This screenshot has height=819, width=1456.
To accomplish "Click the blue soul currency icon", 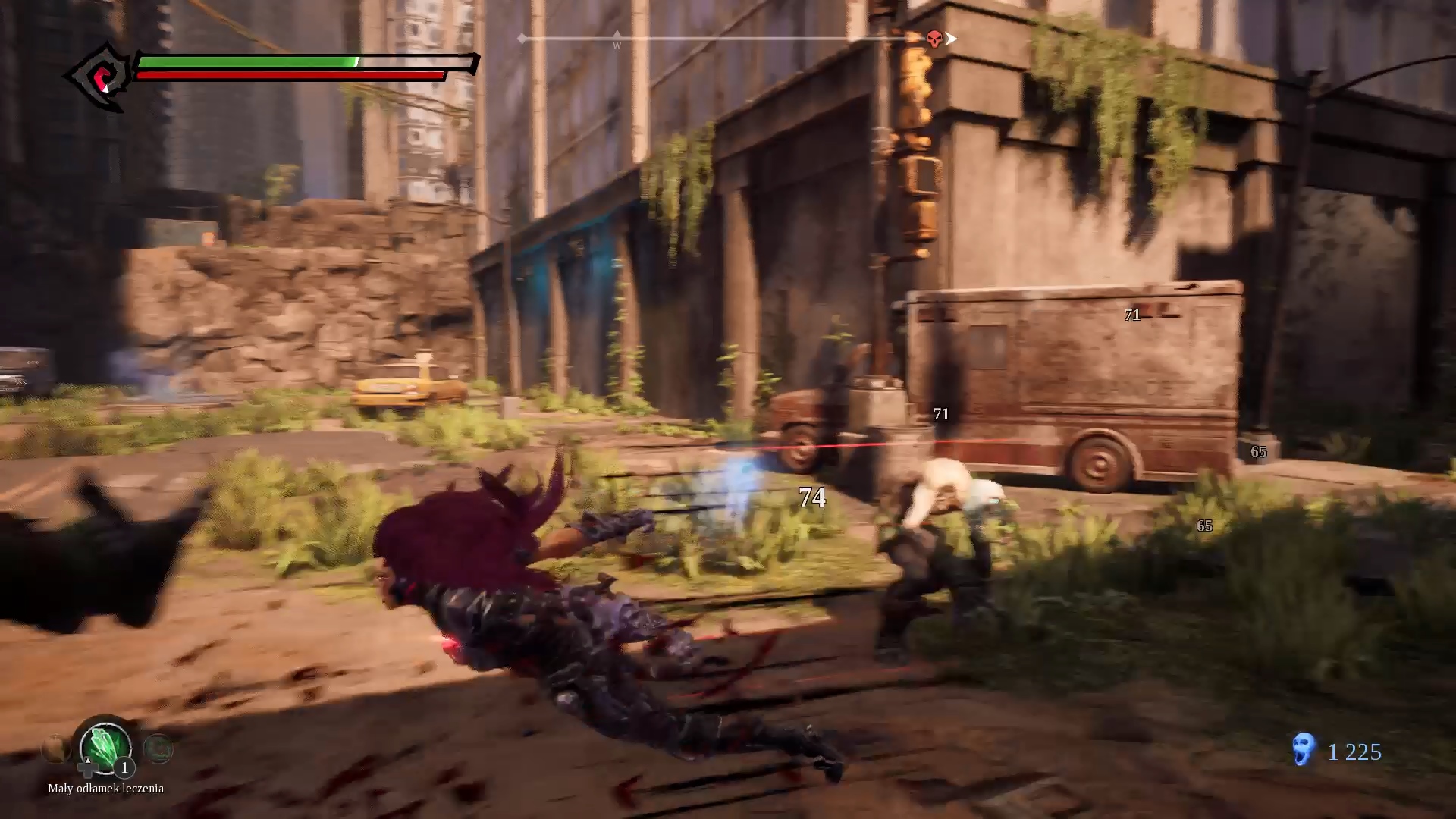I will coord(1303,749).
